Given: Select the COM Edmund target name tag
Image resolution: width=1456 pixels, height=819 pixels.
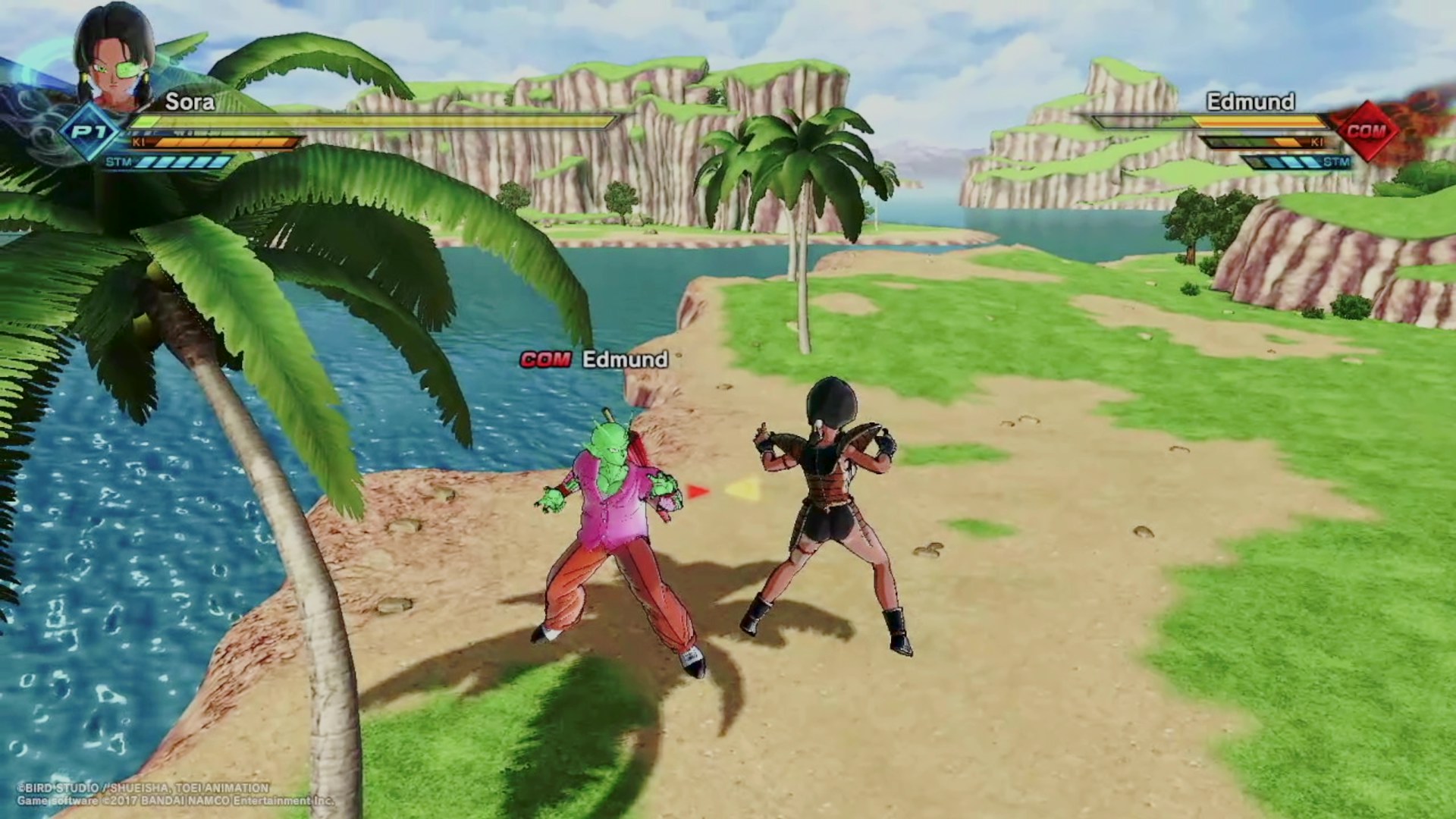Looking at the screenshot, I should pos(594,359).
